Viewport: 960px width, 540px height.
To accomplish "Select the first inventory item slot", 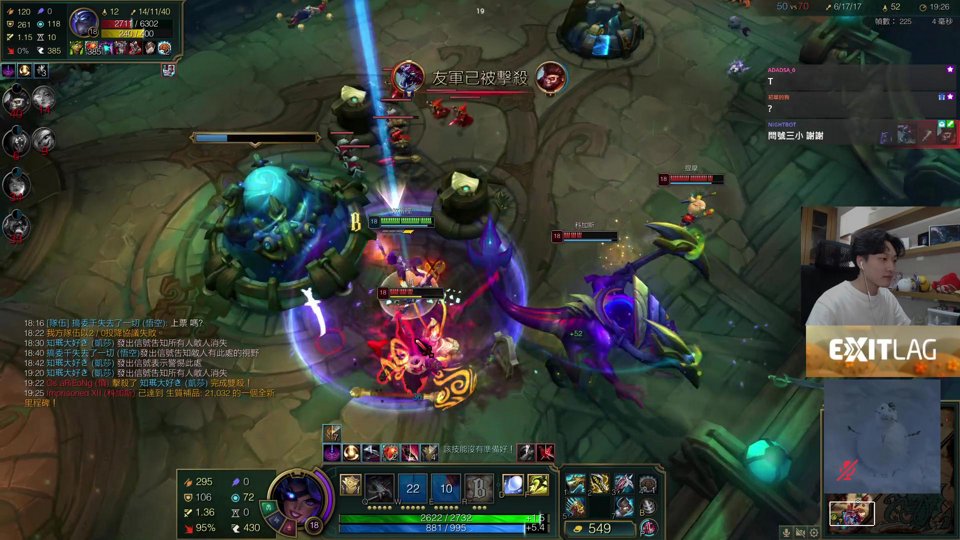I will [x=575, y=484].
